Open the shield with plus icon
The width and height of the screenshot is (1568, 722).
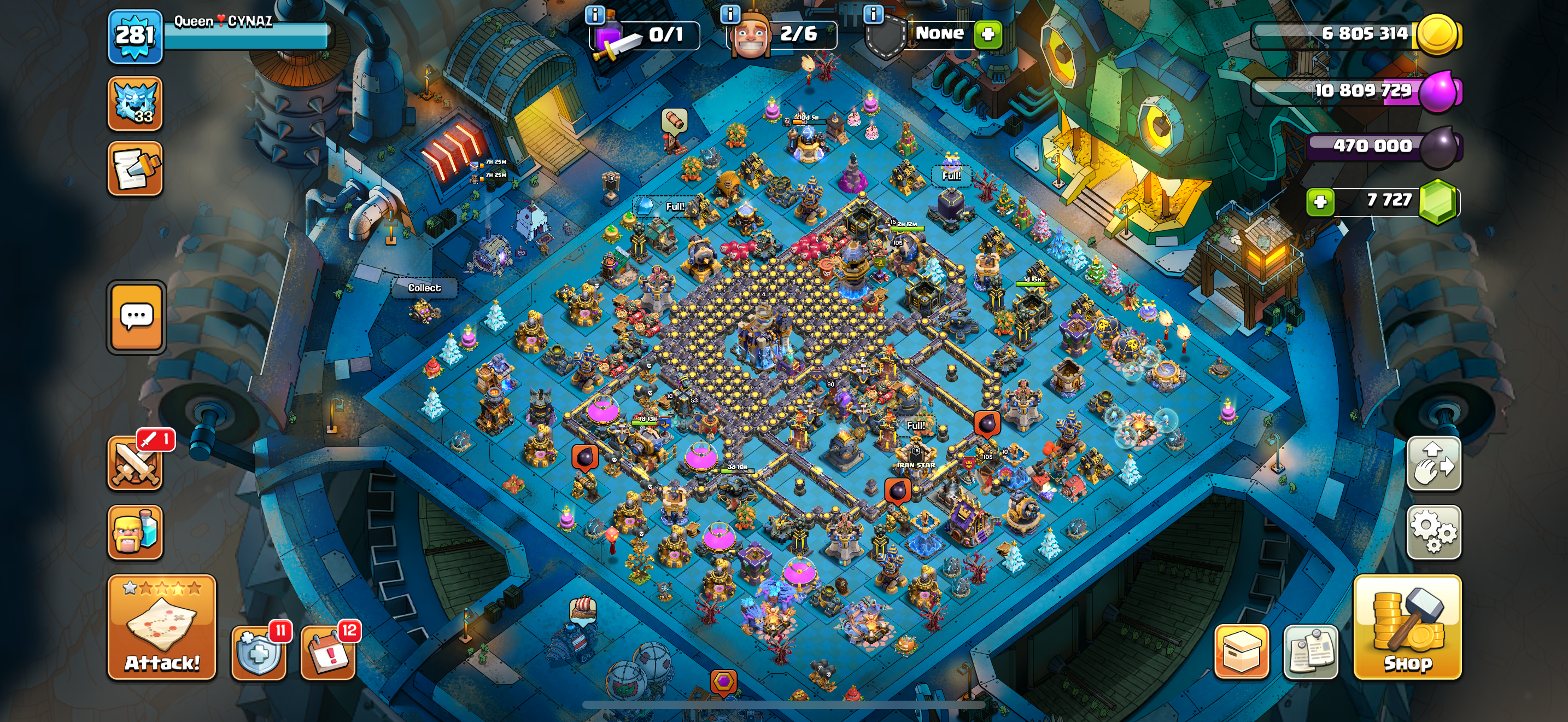(259, 653)
